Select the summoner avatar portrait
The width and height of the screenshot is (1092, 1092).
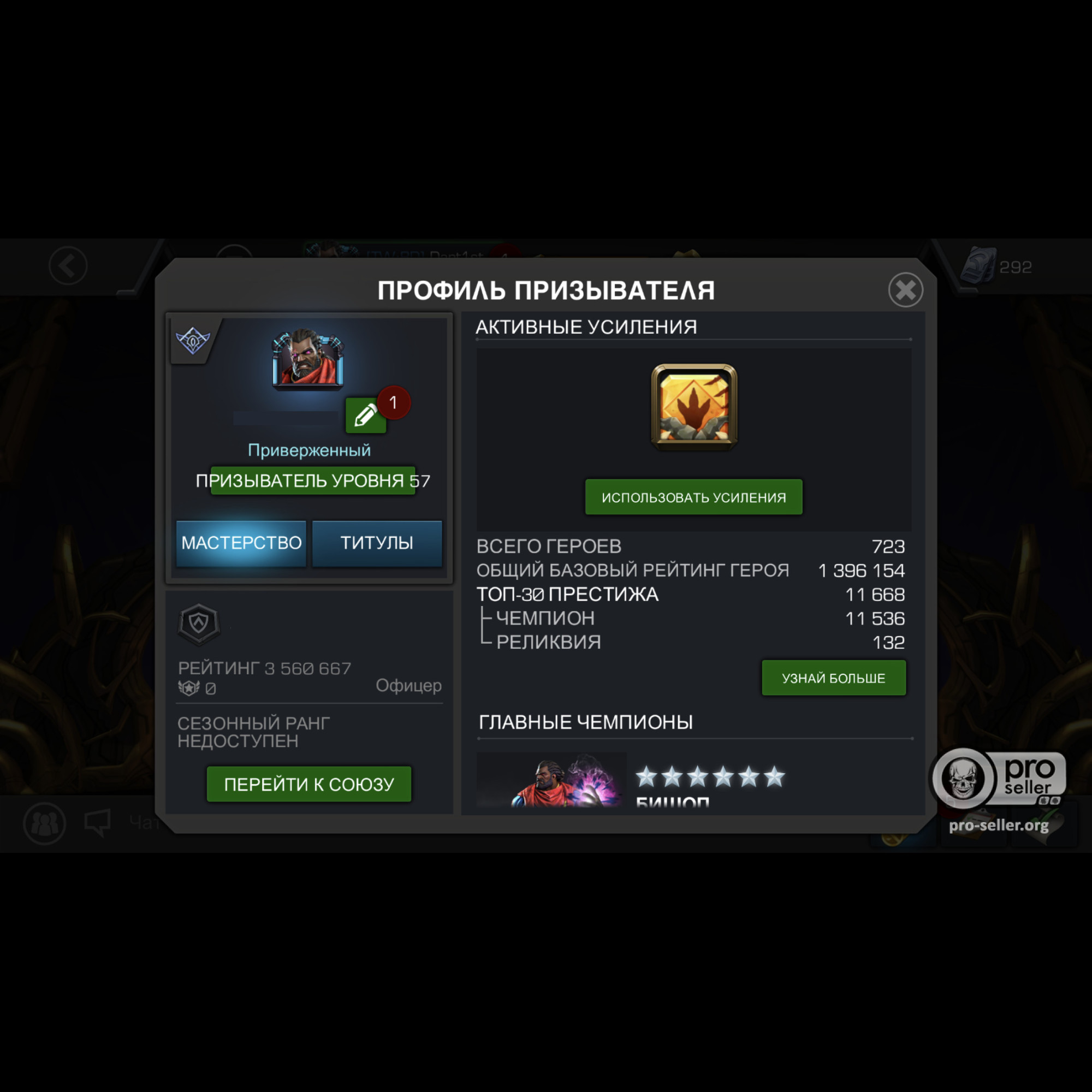tap(308, 359)
